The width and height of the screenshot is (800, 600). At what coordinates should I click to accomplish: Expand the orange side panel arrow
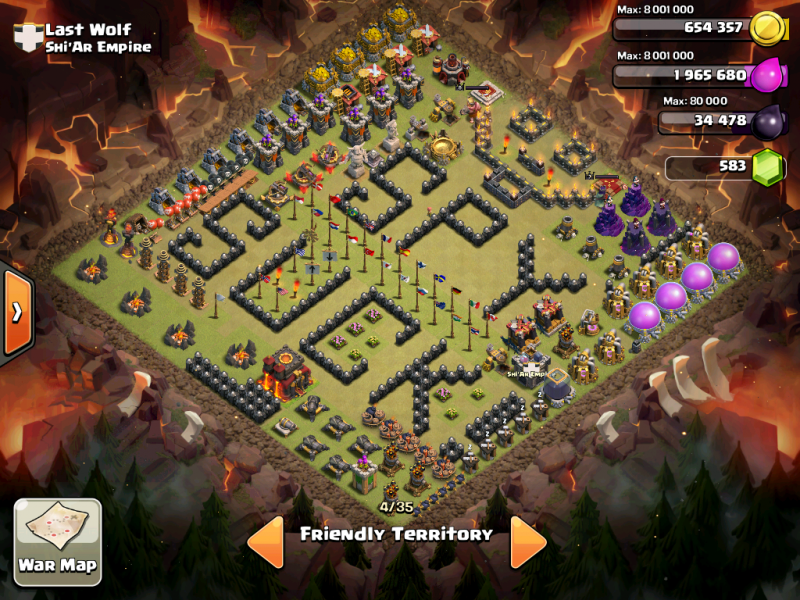[x=17, y=312]
